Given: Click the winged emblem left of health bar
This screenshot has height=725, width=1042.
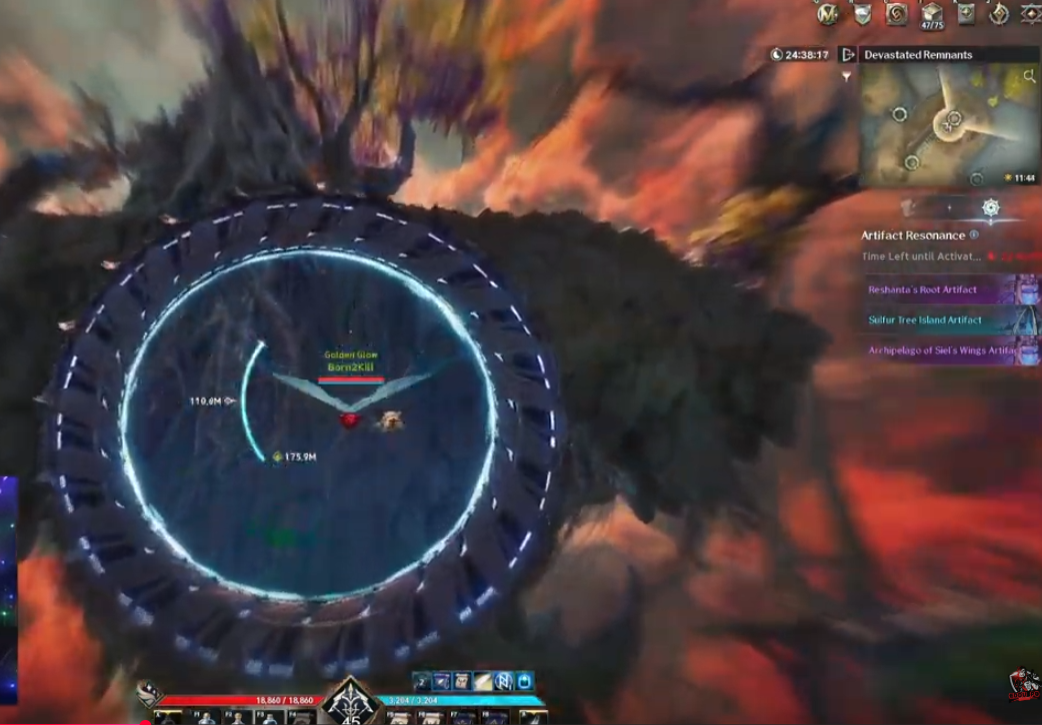Looking at the screenshot, I should 149,692.
